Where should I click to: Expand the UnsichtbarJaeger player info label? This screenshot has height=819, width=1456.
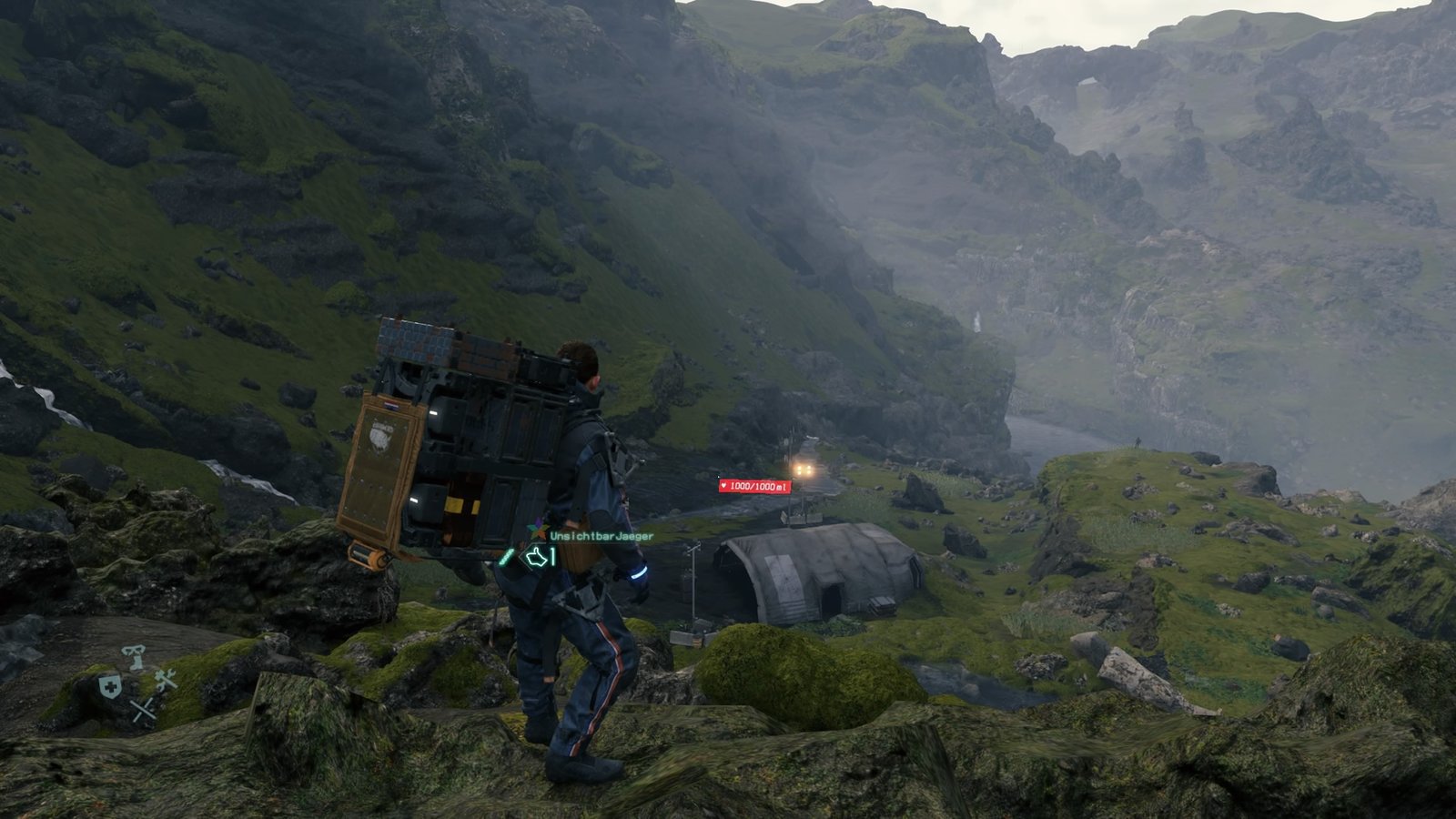(x=602, y=537)
